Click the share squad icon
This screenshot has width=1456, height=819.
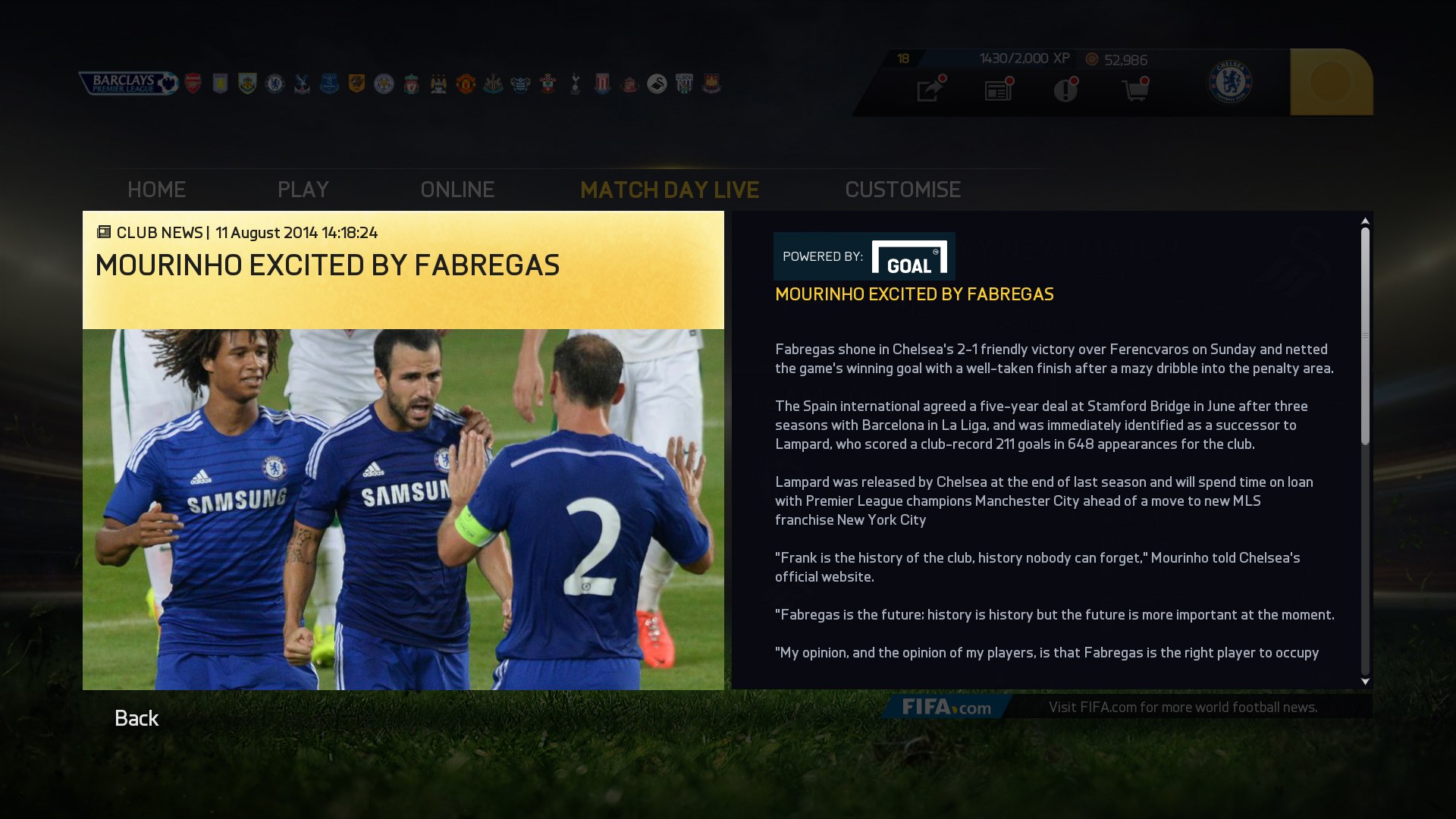(x=928, y=91)
